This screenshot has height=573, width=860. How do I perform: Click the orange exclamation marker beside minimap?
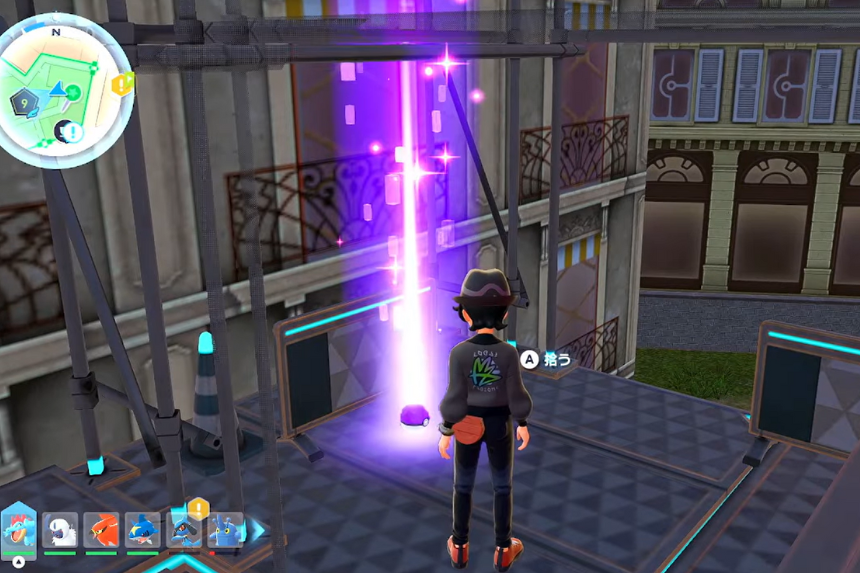(123, 84)
